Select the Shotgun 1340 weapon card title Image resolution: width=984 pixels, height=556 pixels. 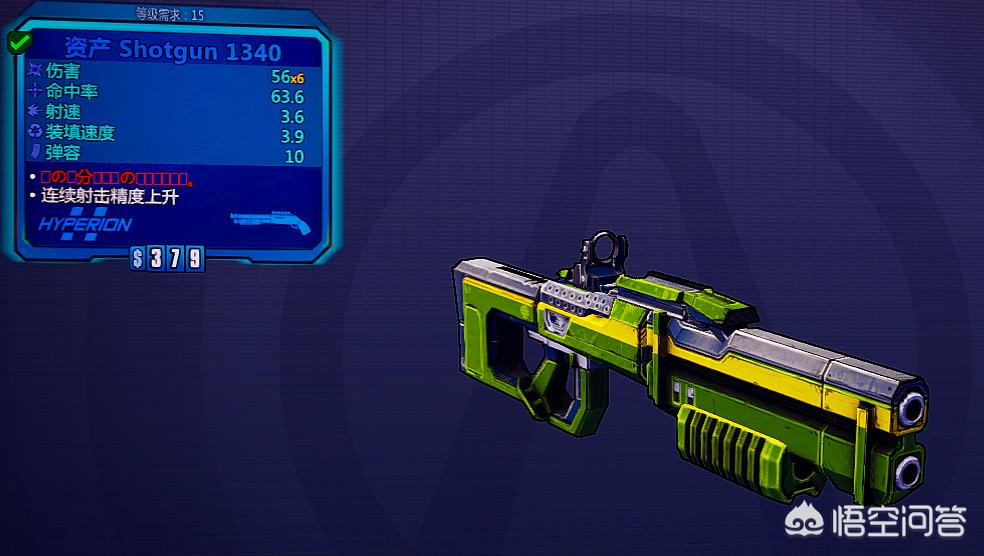[180, 50]
